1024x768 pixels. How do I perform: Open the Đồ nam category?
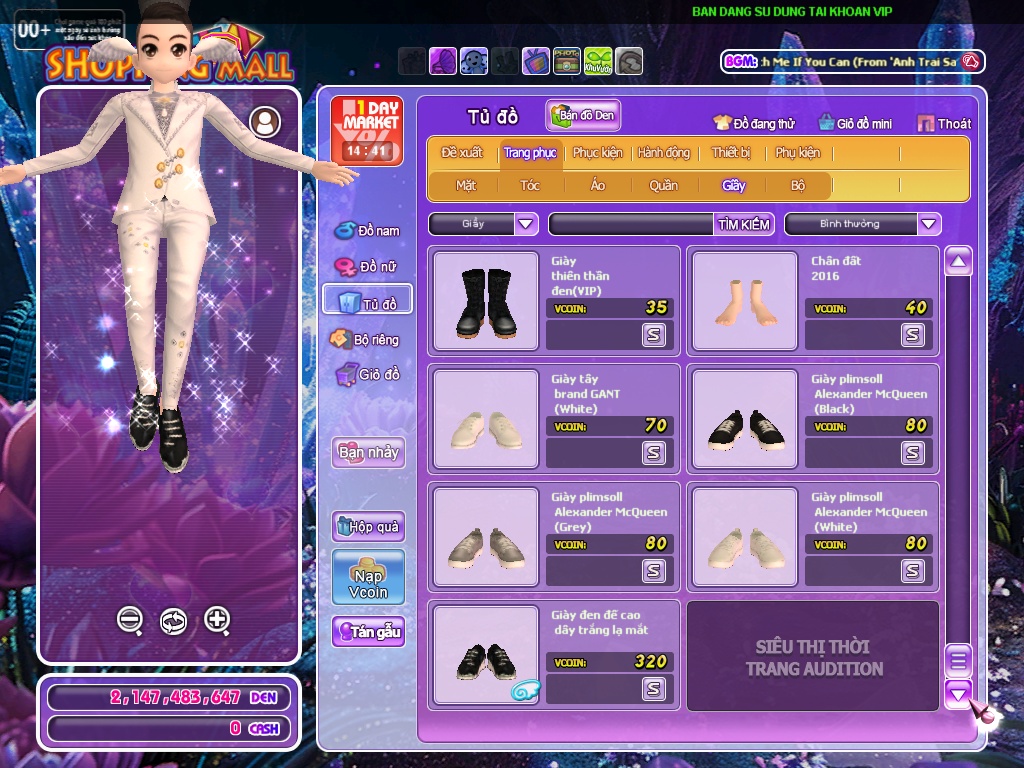click(x=368, y=231)
